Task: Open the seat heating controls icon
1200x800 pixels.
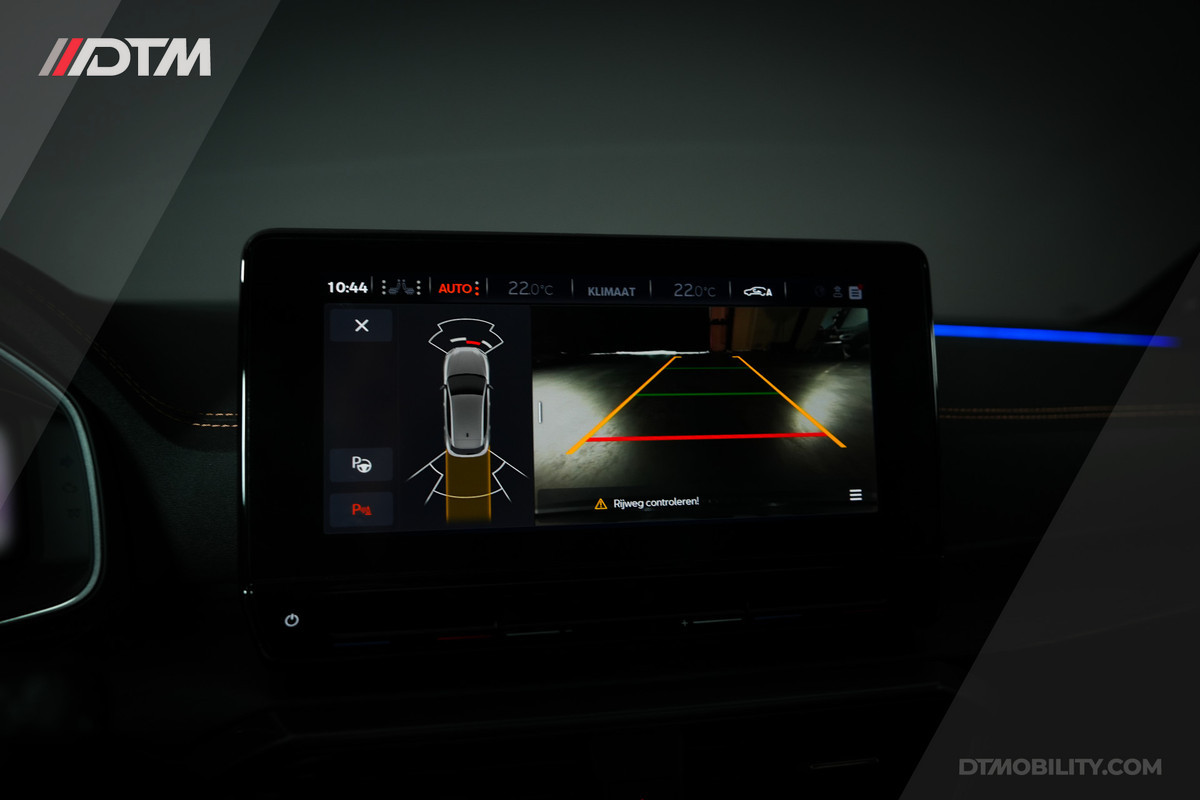Action: click(400, 288)
